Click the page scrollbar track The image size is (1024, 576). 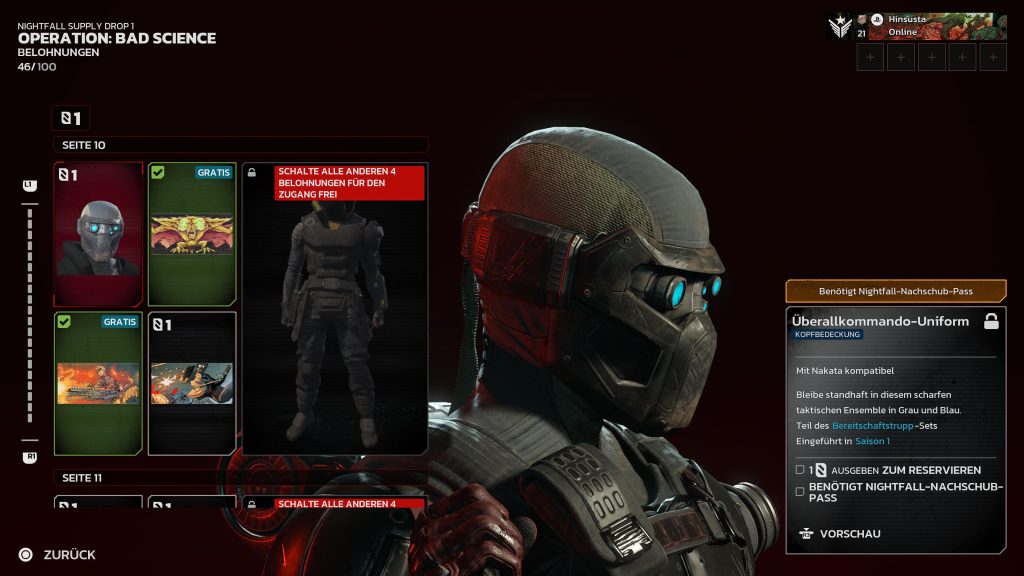[30, 320]
